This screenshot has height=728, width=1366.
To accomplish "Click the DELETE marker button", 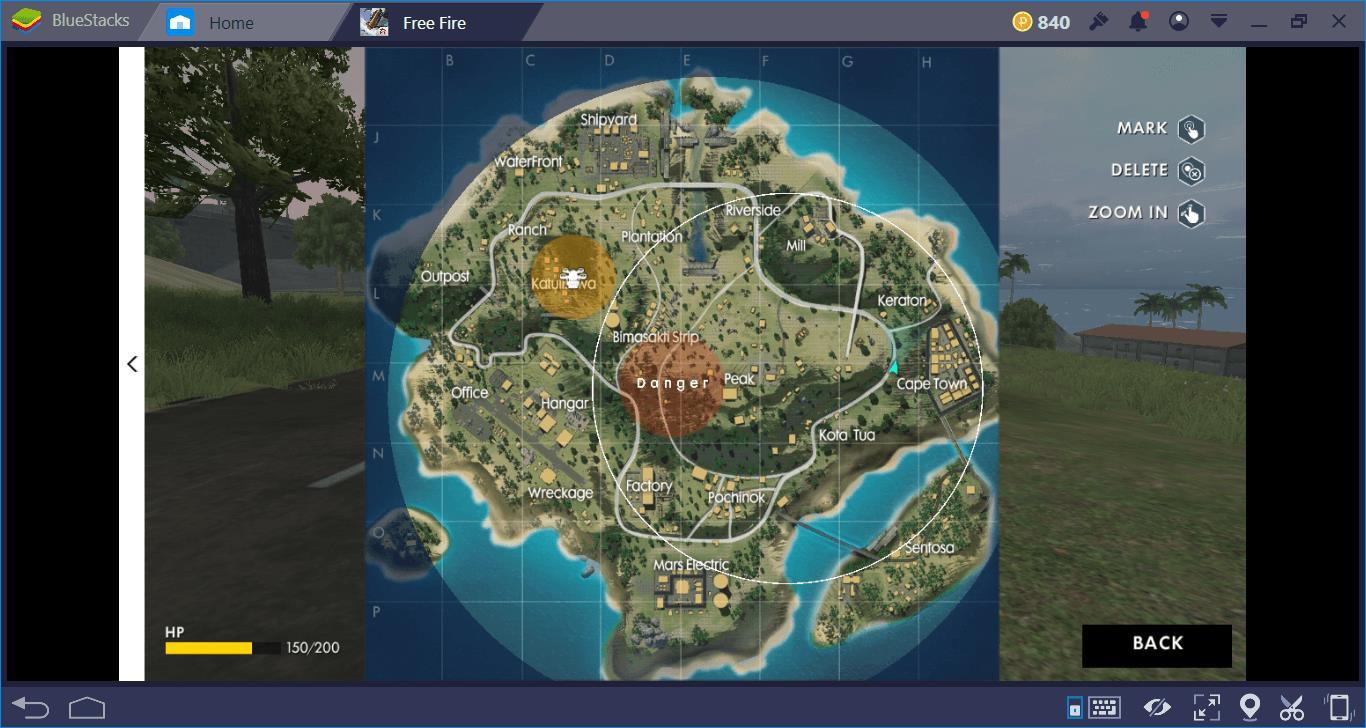I will (x=1190, y=171).
